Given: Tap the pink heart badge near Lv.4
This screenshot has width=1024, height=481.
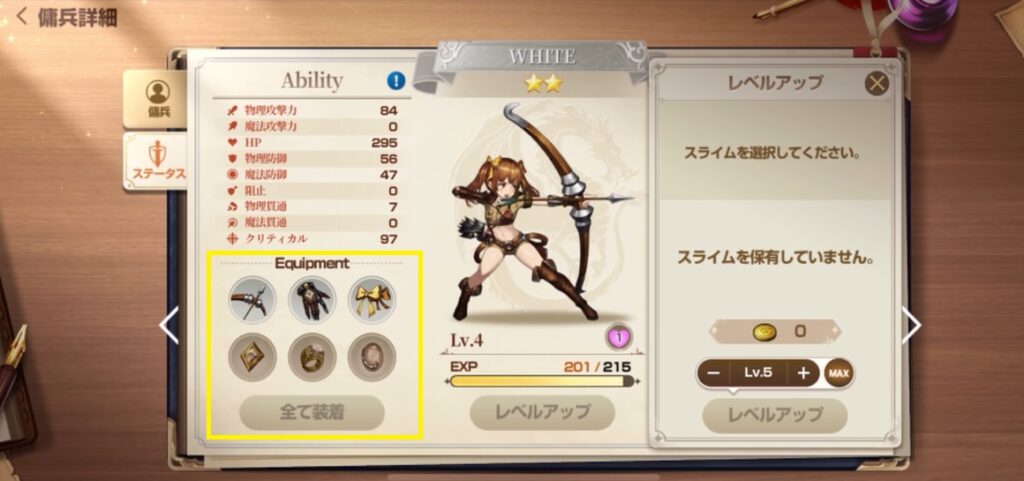Looking at the screenshot, I should pos(619,337).
